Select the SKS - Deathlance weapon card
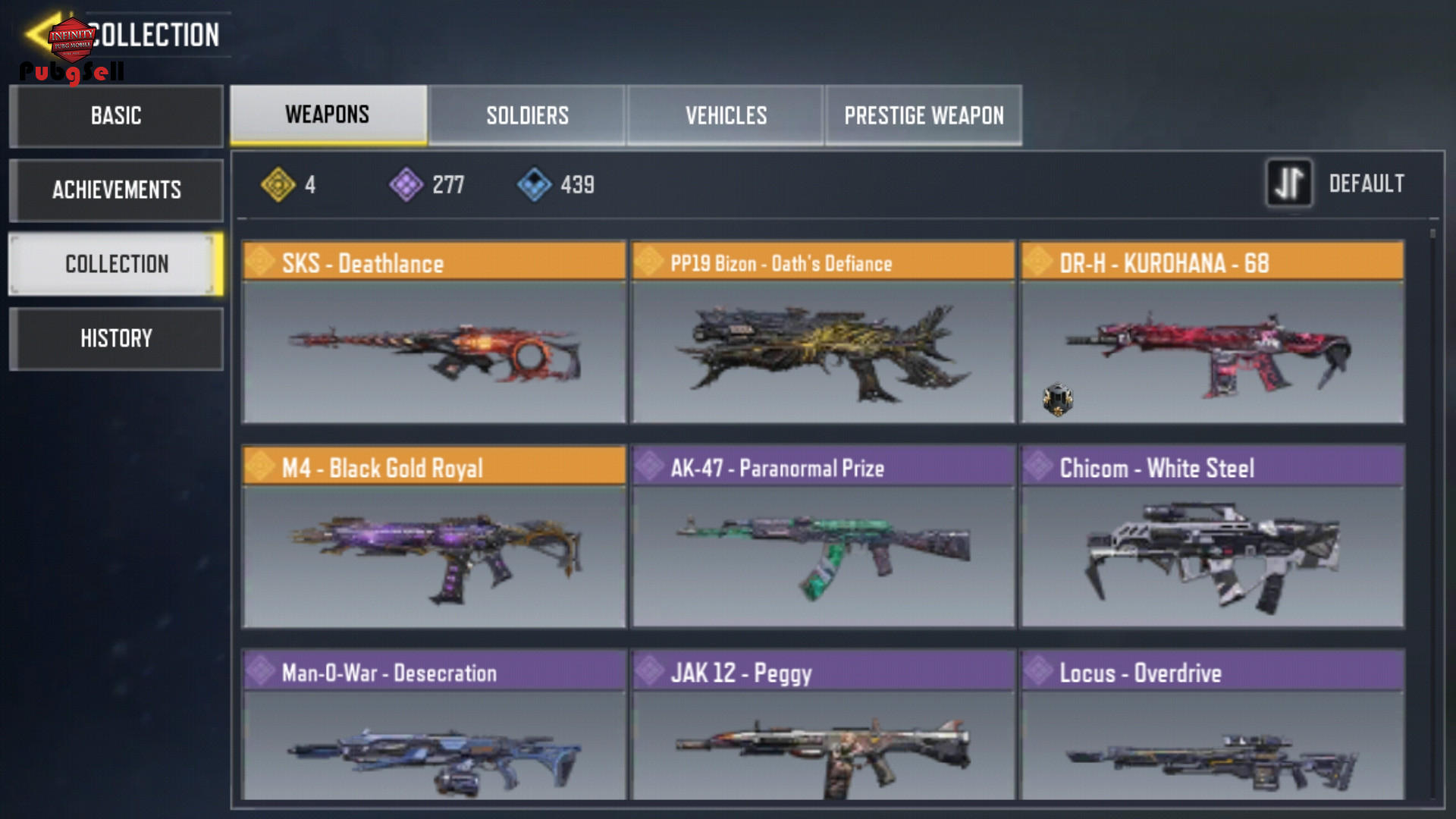The width and height of the screenshot is (1456, 819). pyautogui.click(x=434, y=332)
